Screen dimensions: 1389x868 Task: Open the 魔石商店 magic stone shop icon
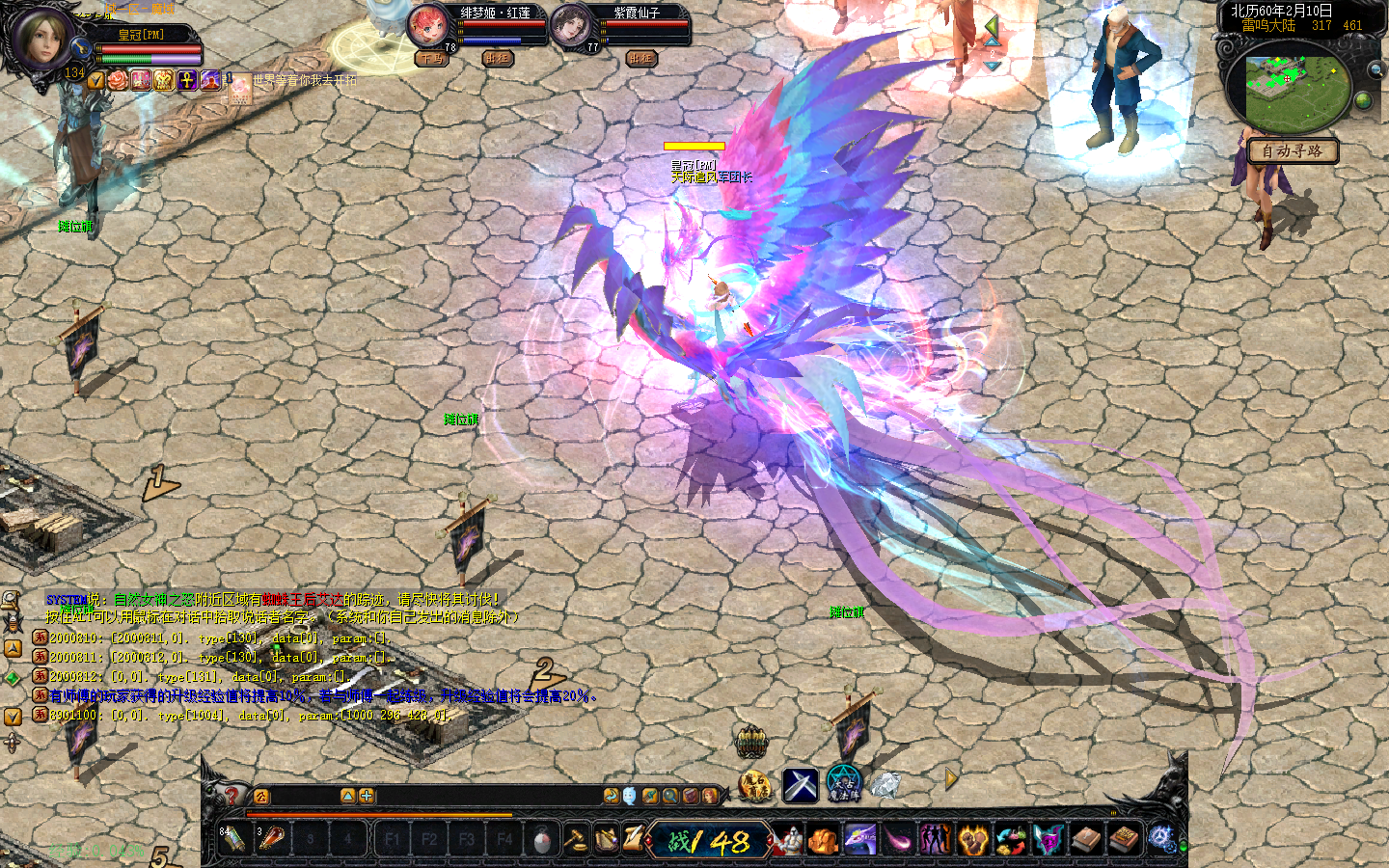[x=754, y=785]
